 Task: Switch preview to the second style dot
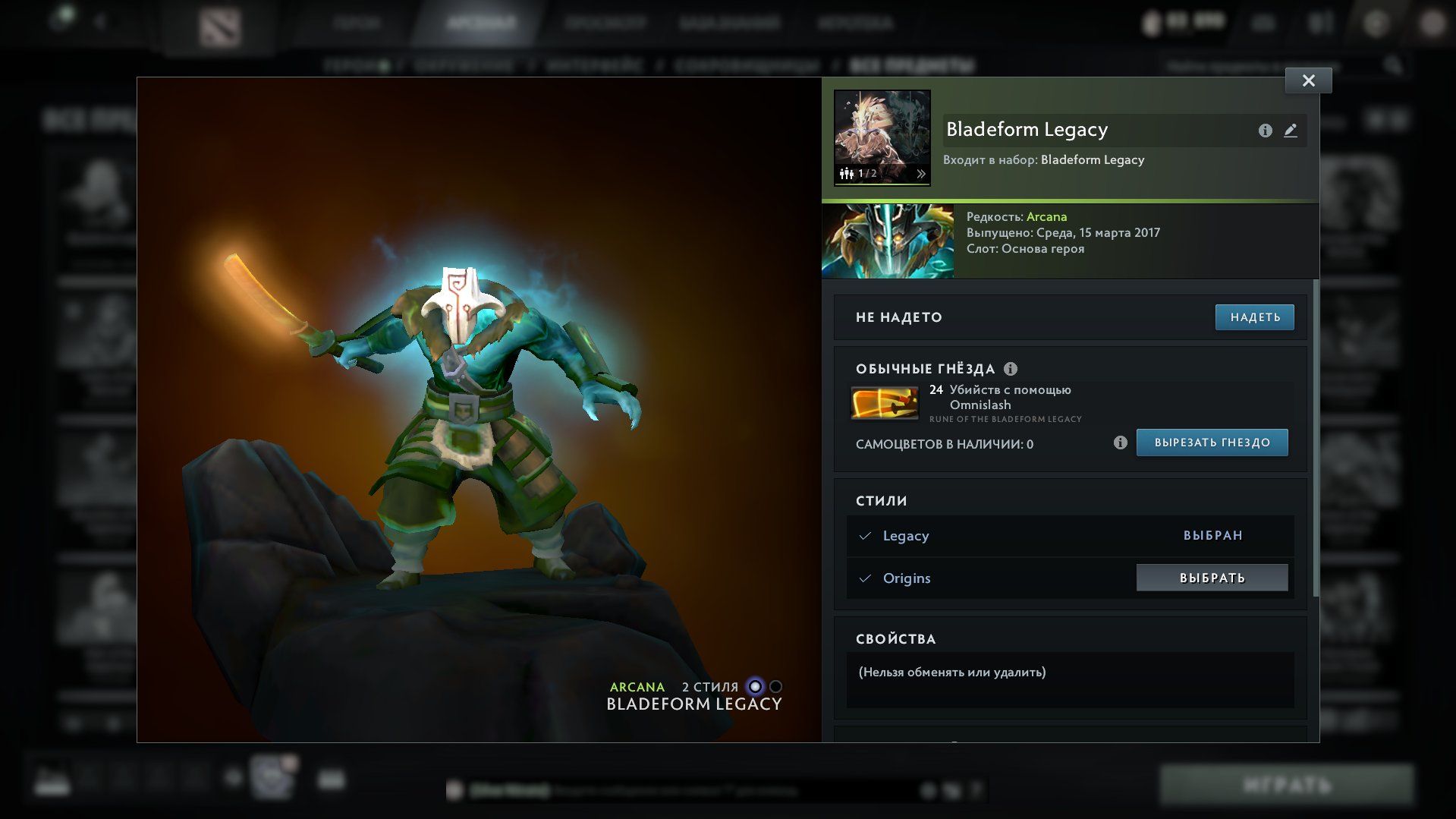coord(775,686)
